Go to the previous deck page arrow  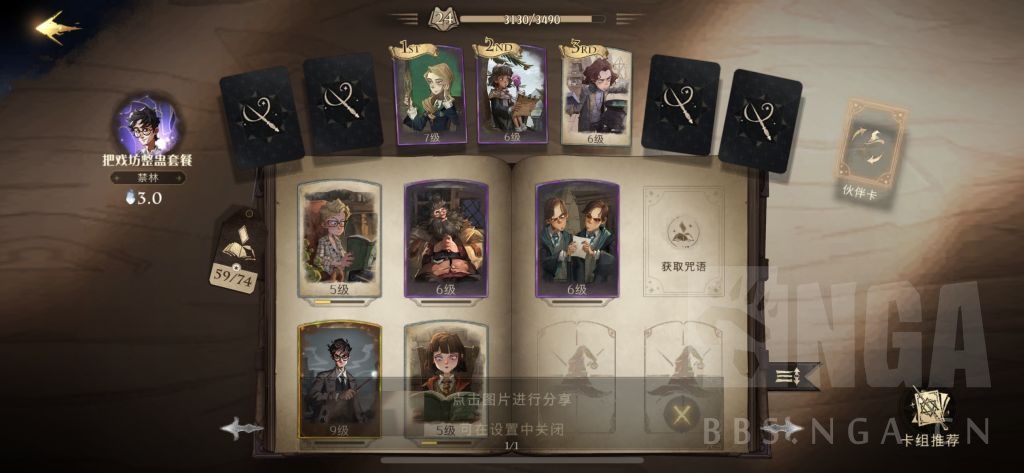[x=242, y=429]
